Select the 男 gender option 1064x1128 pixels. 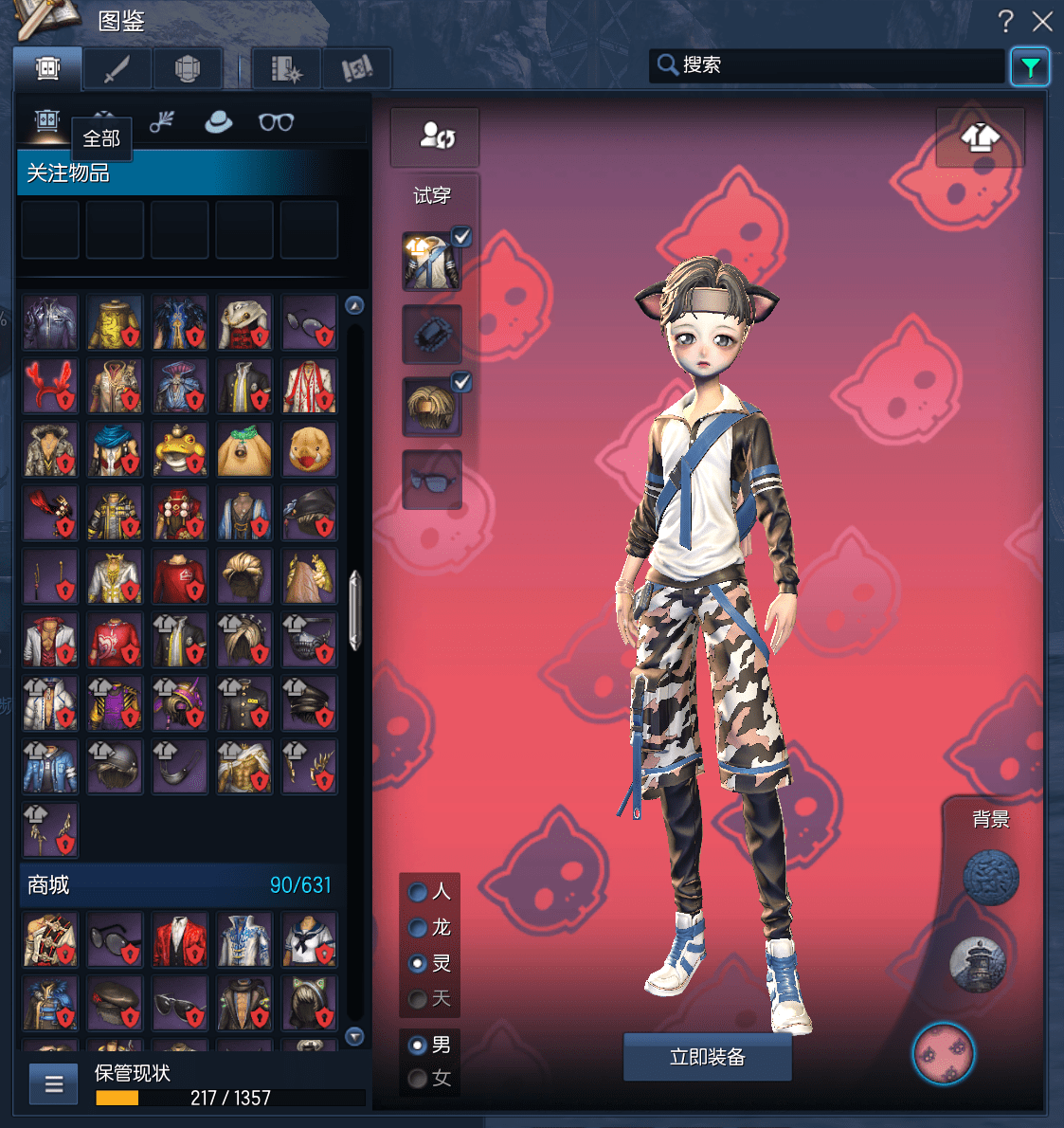[418, 1046]
